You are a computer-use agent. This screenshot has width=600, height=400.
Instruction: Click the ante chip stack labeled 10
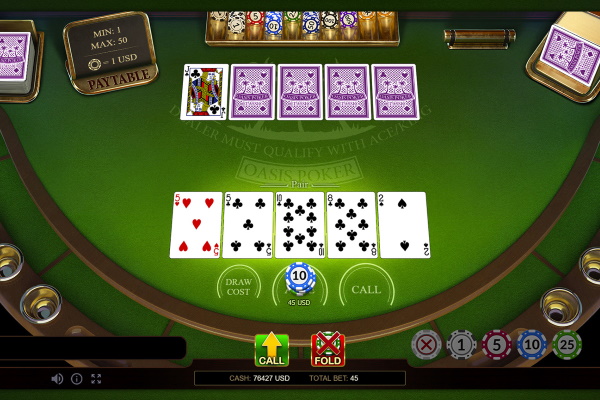tap(299, 277)
